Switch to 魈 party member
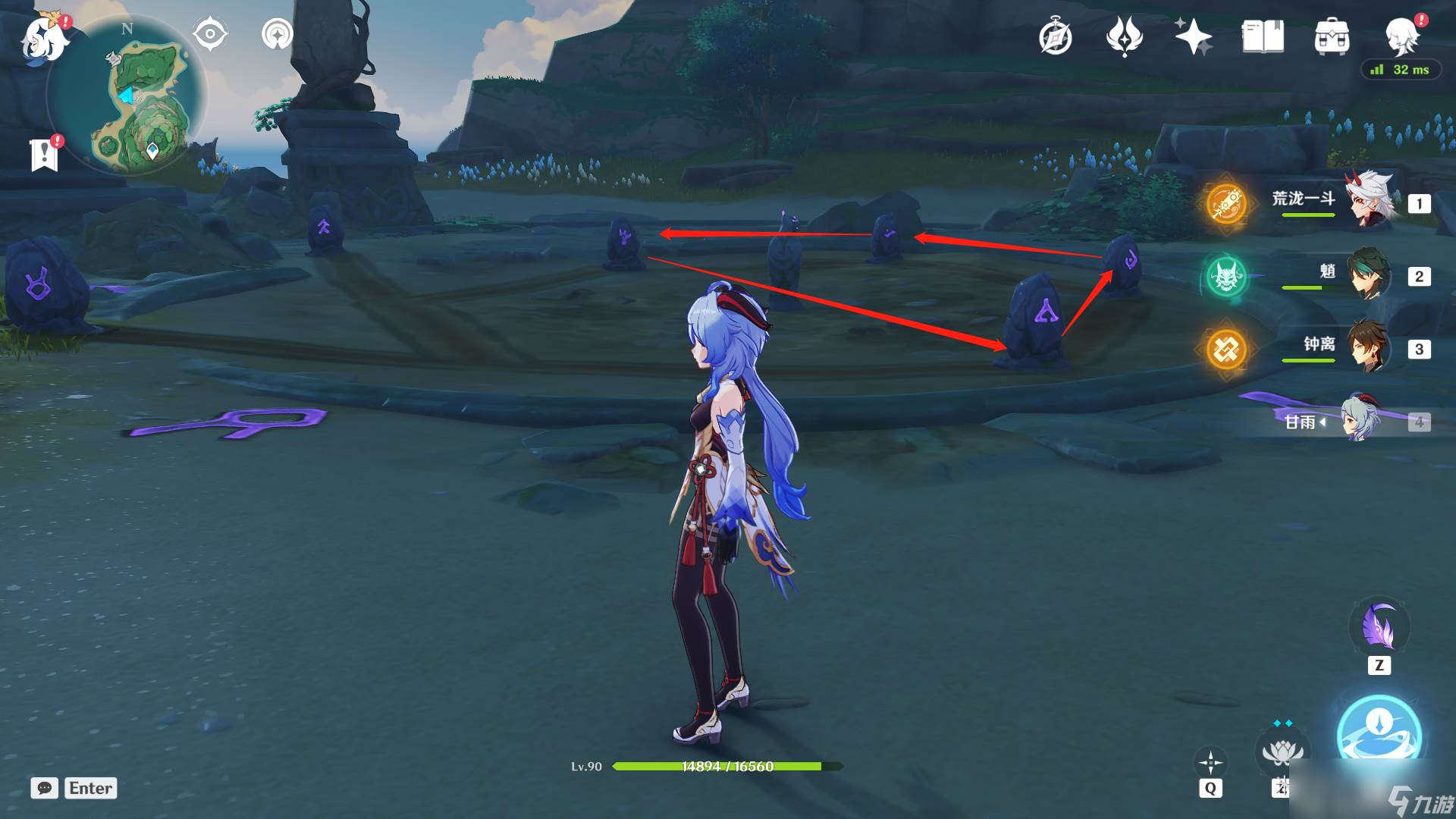Image resolution: width=1456 pixels, height=819 pixels. click(1369, 273)
